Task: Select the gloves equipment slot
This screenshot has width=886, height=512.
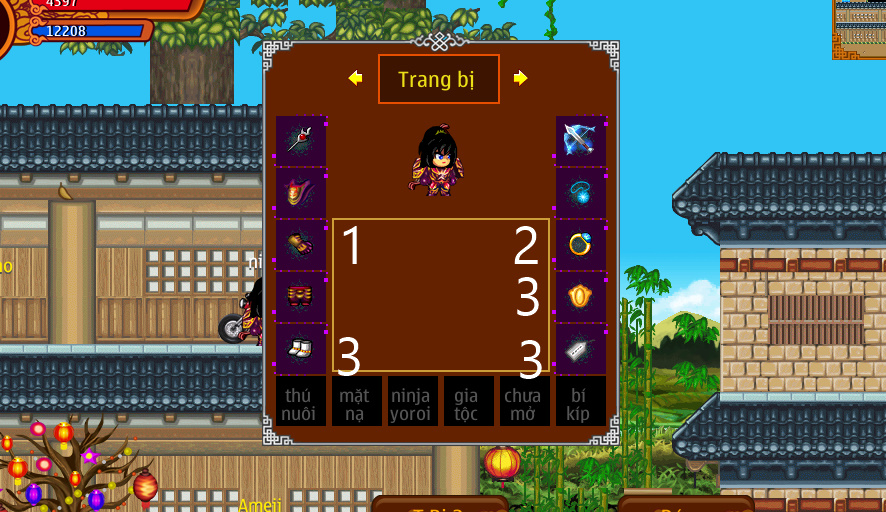Action: click(300, 244)
